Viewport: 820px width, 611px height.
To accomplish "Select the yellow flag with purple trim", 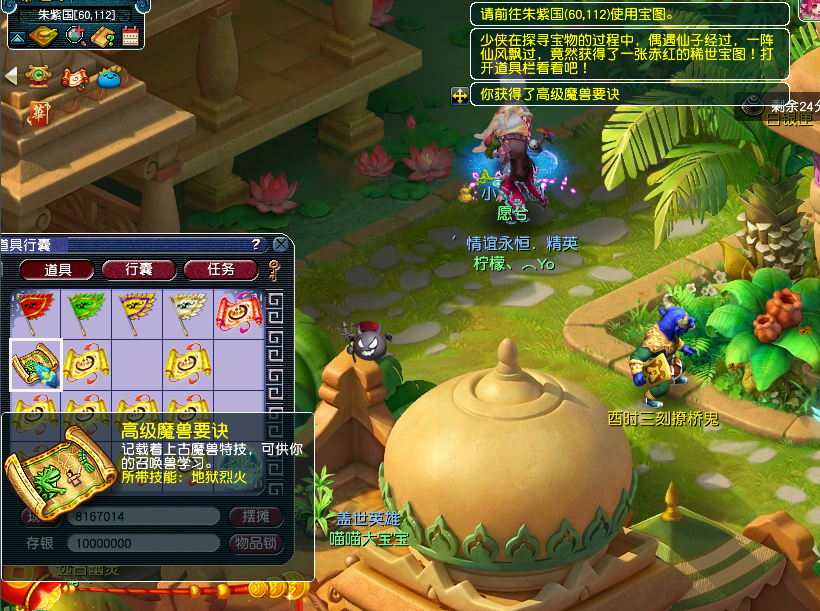I will [x=136, y=311].
